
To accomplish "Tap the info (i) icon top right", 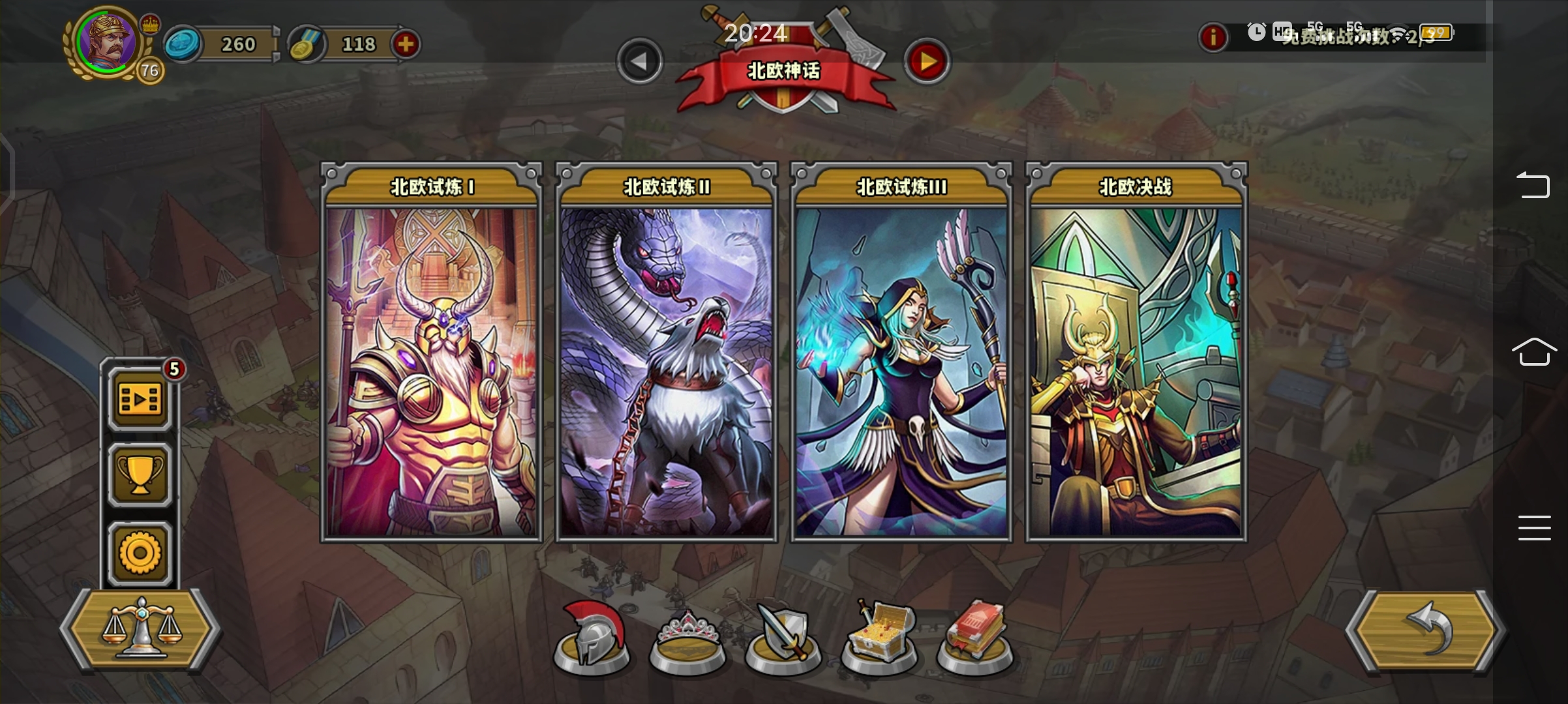I will click(1214, 37).
